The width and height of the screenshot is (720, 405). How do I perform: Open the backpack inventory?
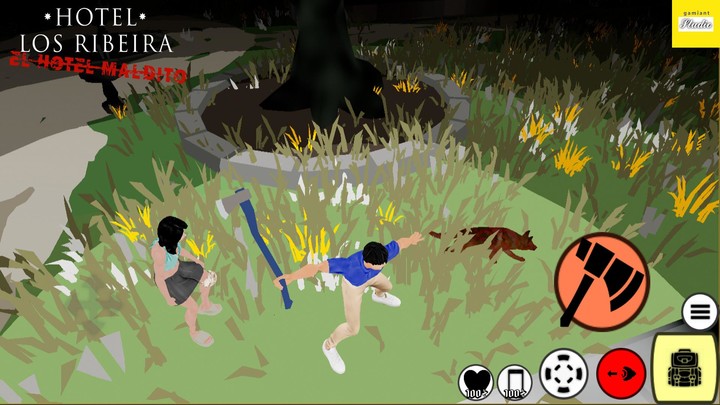(x=685, y=368)
